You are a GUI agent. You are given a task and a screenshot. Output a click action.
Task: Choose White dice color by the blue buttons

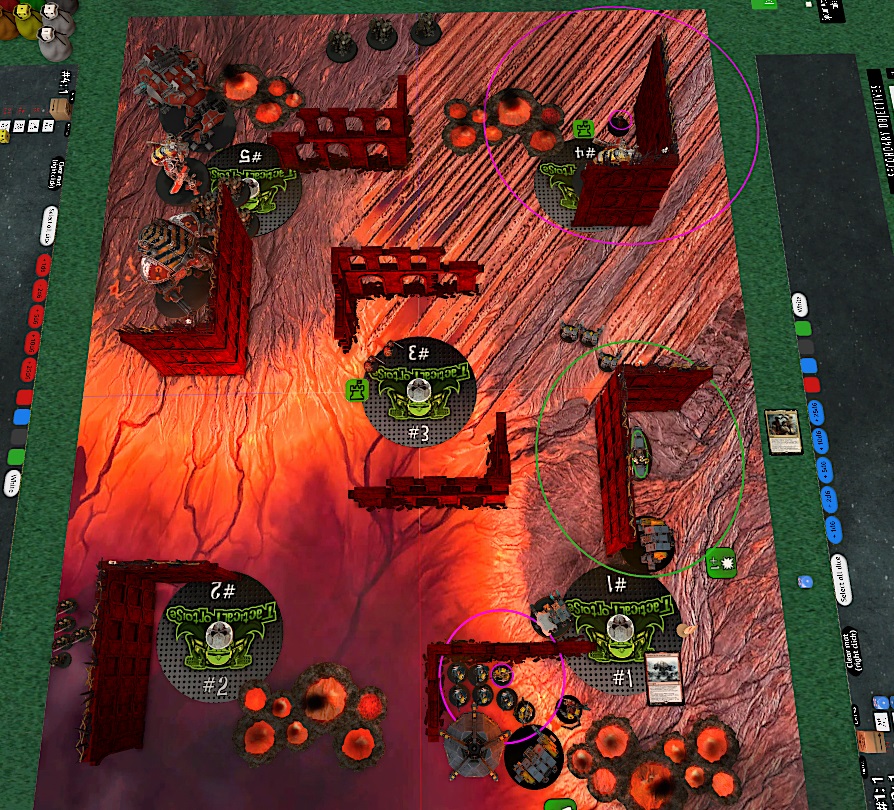tap(799, 304)
